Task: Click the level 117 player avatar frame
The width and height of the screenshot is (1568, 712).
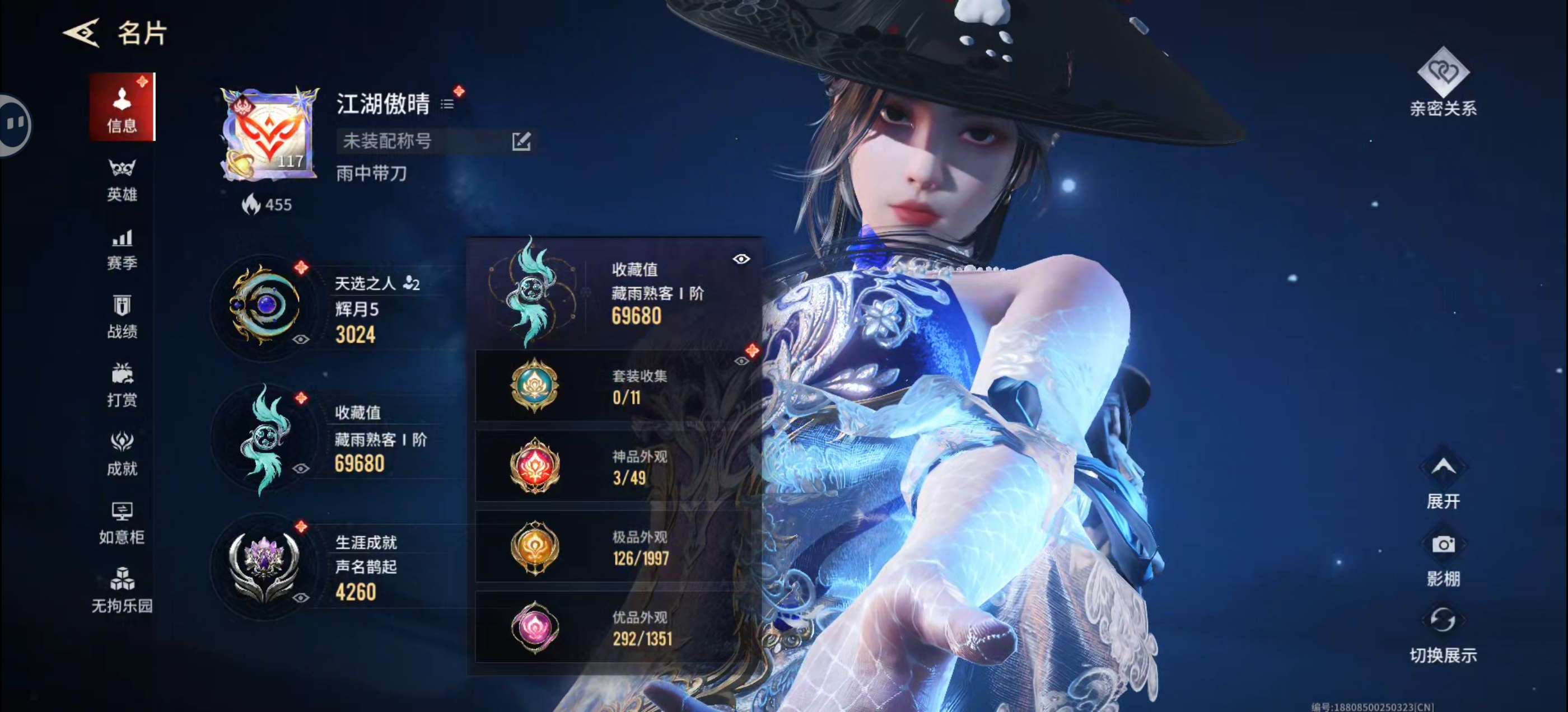Action: pyautogui.click(x=270, y=134)
